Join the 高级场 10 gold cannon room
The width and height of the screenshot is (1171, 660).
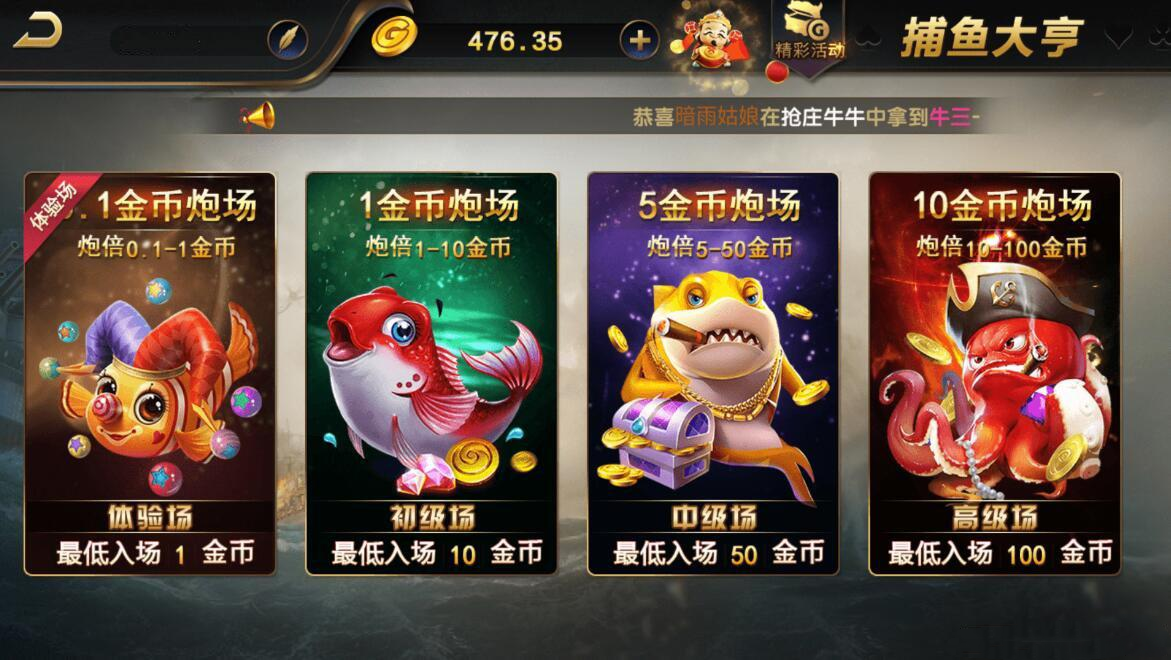click(994, 373)
